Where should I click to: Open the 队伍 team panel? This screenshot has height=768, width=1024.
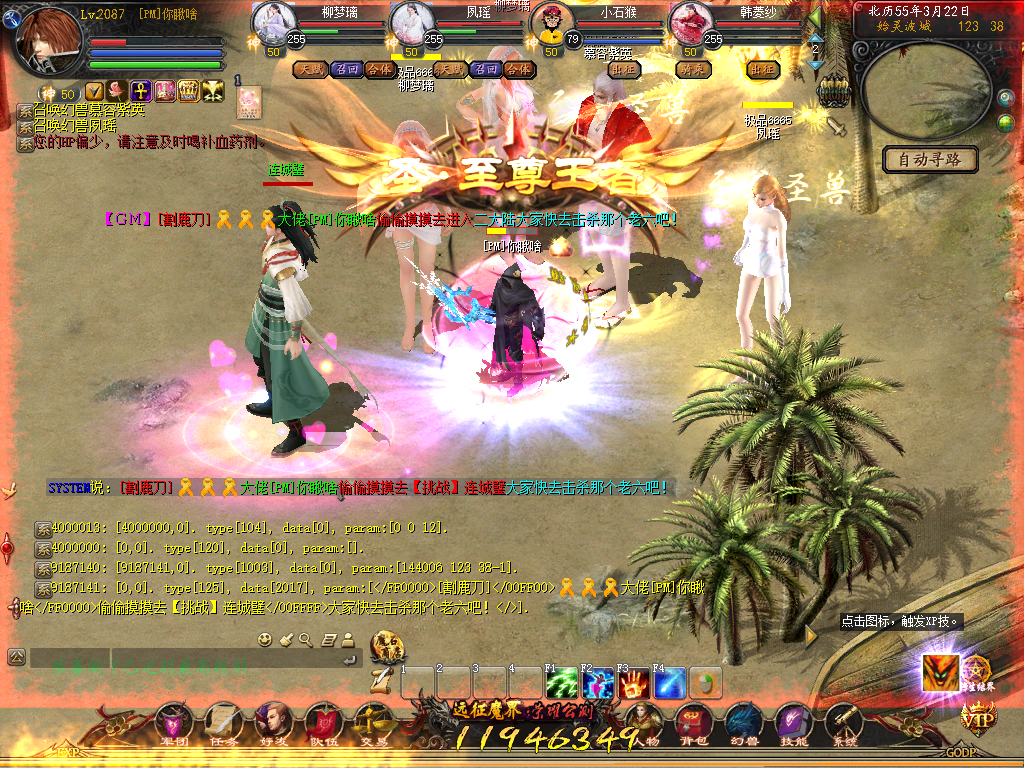click(x=322, y=722)
